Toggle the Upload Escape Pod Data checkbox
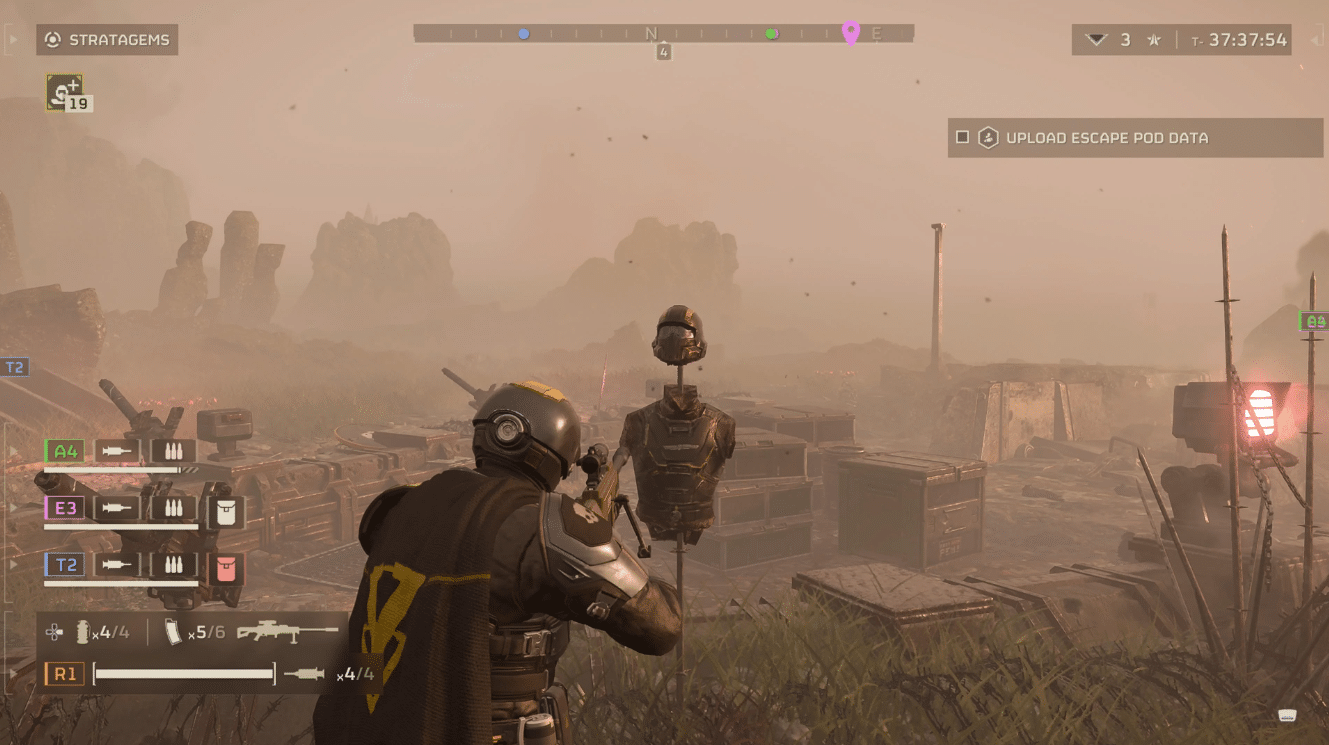 click(x=962, y=138)
